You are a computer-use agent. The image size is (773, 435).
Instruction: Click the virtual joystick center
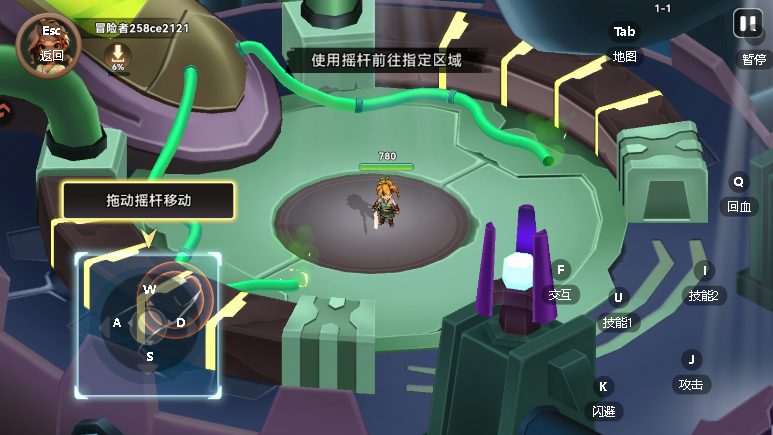pos(150,322)
